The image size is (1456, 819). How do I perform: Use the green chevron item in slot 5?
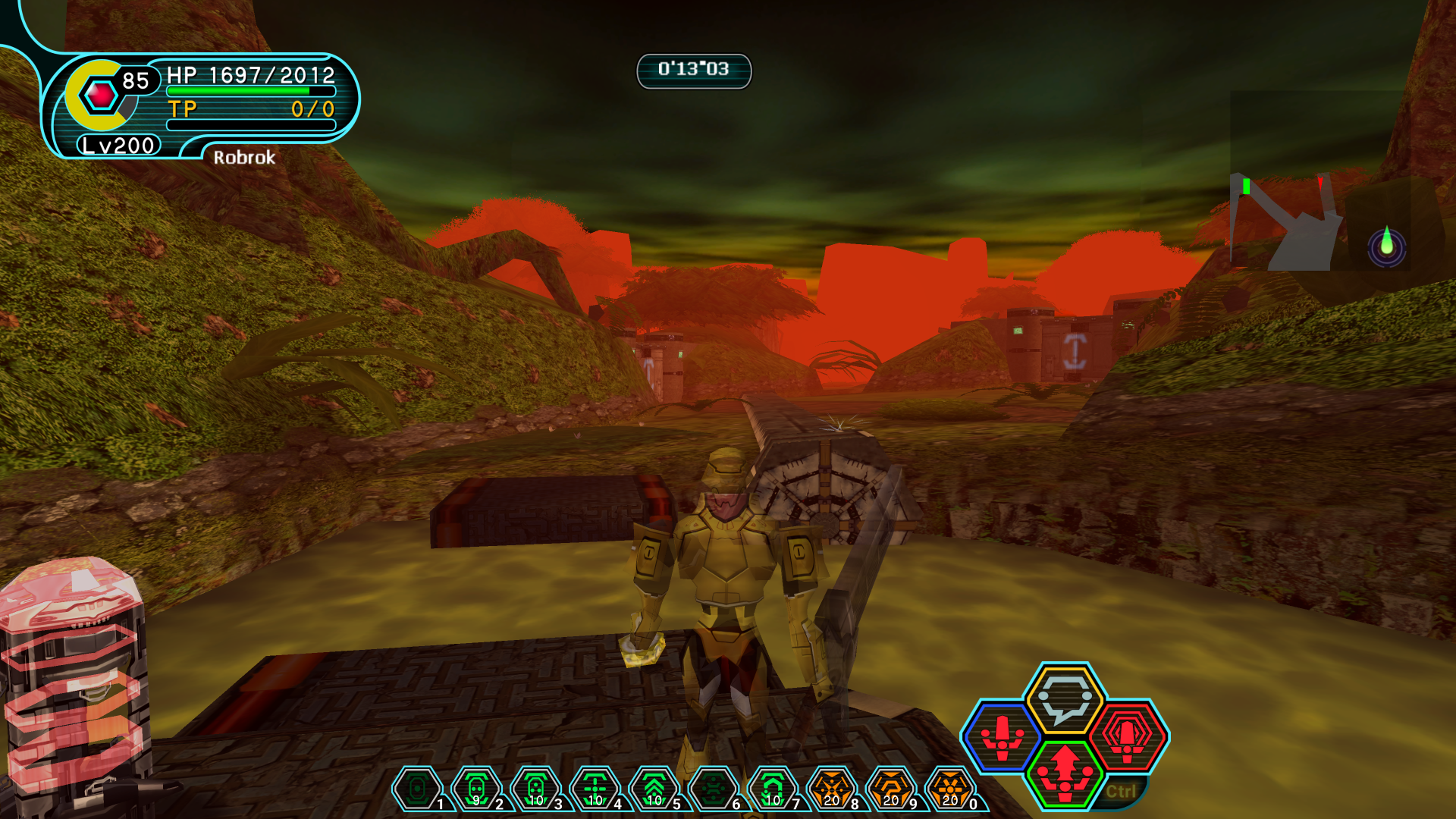pyautogui.click(x=654, y=789)
